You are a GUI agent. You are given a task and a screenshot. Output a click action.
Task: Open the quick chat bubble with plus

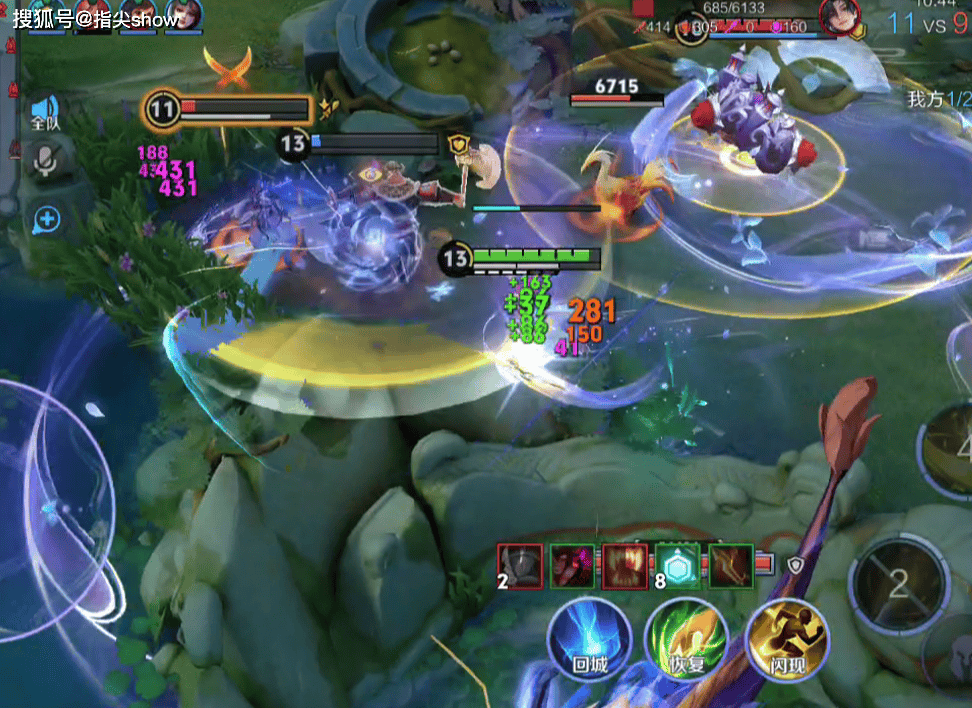tap(46, 219)
